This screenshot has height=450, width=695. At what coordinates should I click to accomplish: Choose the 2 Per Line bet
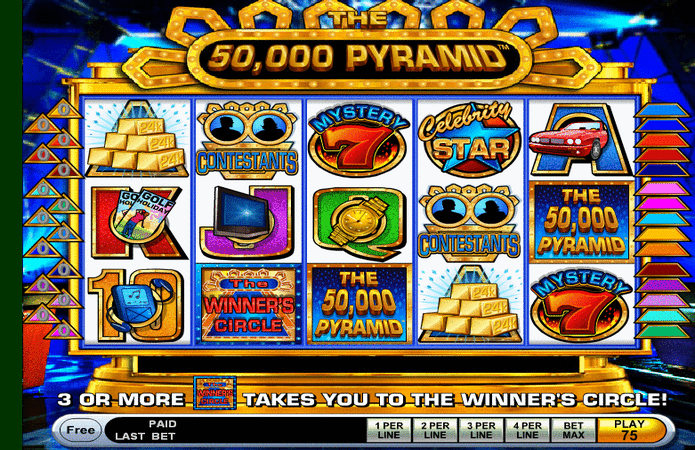coord(435,431)
